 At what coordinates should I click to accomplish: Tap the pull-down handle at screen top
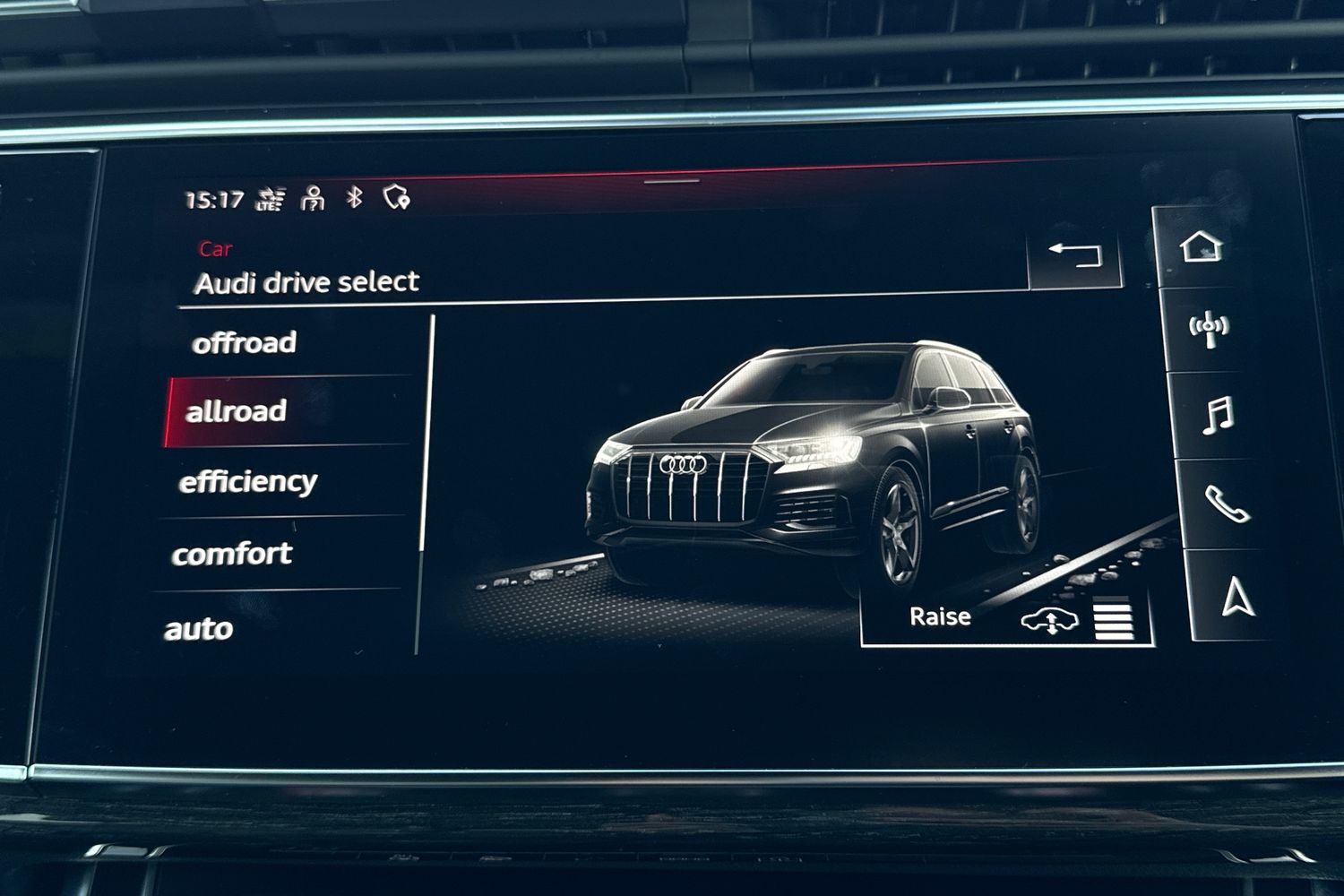(671, 181)
